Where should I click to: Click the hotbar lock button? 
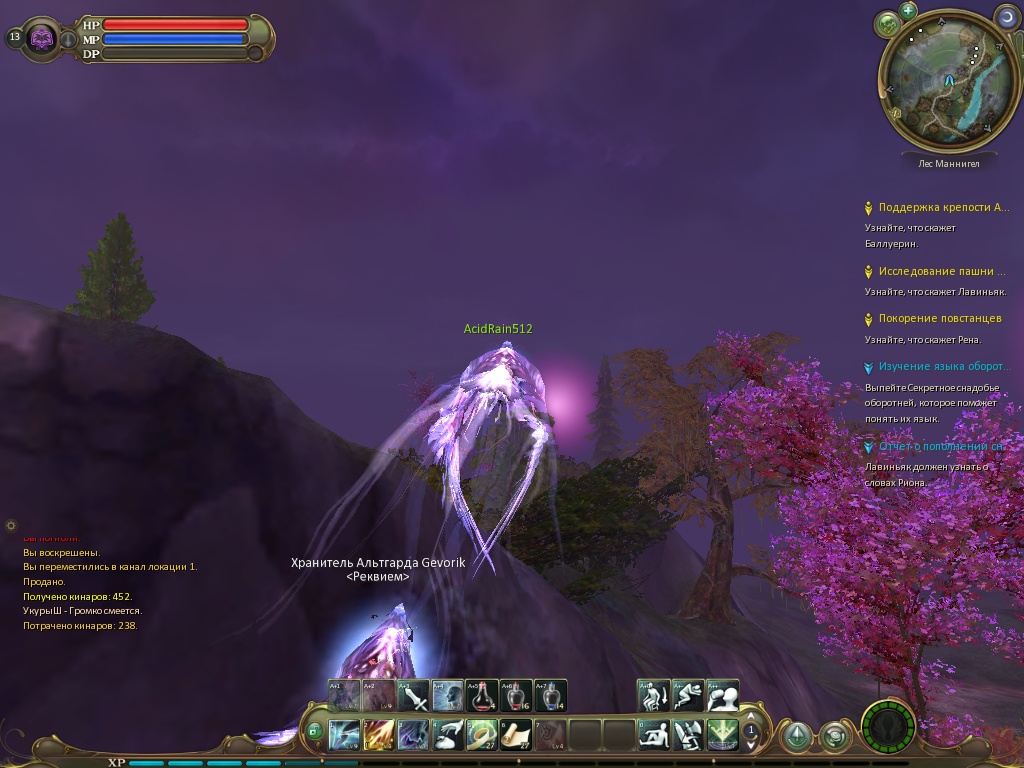(315, 733)
